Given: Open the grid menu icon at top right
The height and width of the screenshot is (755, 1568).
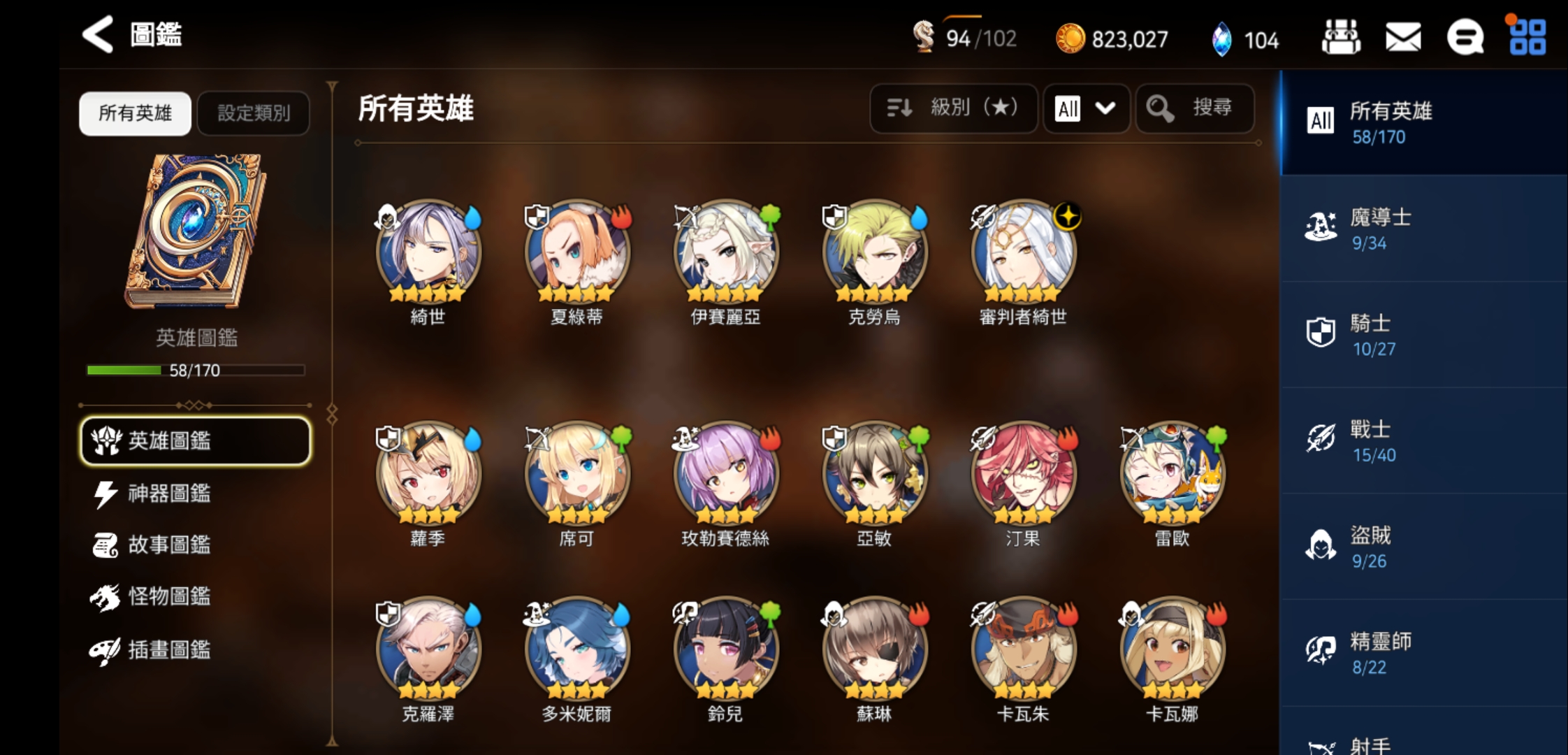Looking at the screenshot, I should click(1527, 37).
